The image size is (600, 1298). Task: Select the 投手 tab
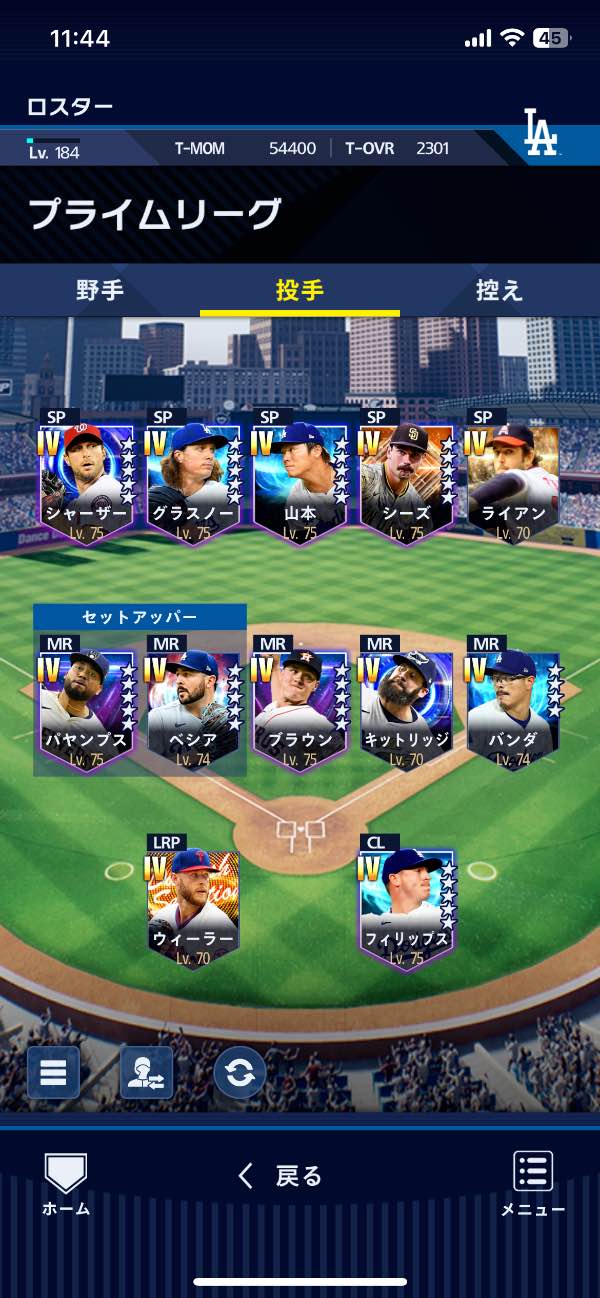pyautogui.click(x=300, y=291)
